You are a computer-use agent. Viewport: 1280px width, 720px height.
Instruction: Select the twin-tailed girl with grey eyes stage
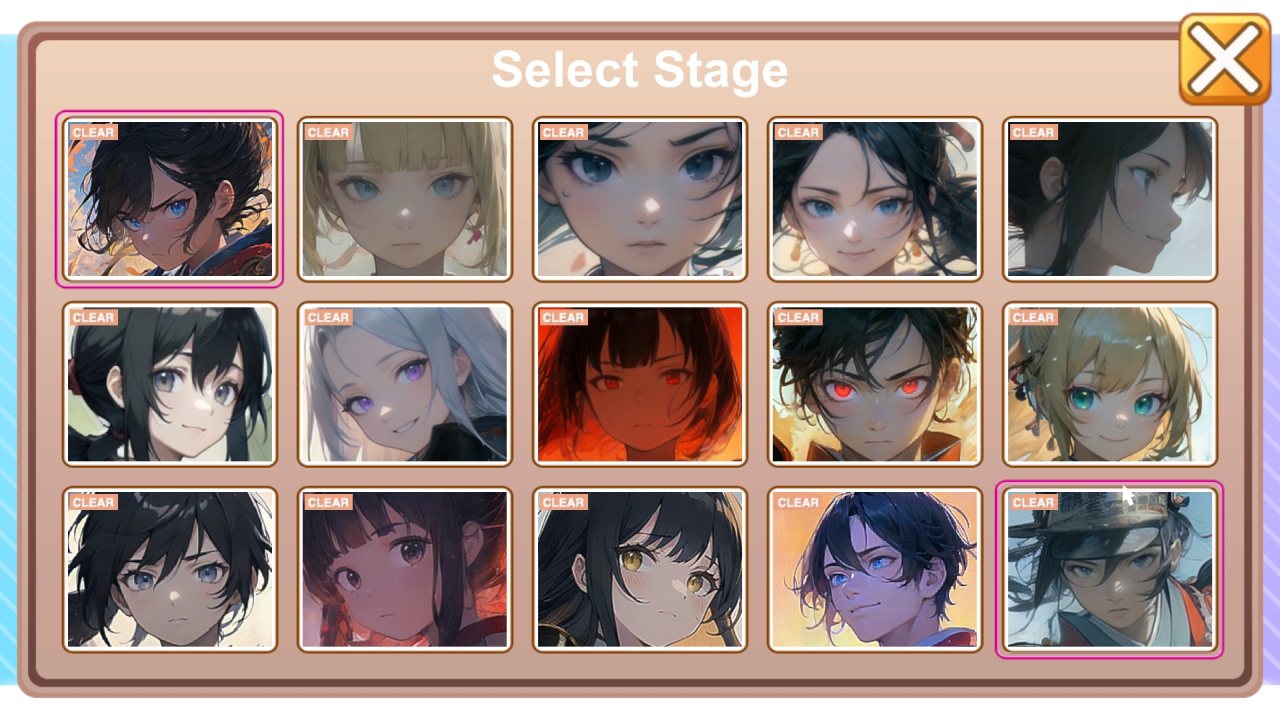[171, 383]
